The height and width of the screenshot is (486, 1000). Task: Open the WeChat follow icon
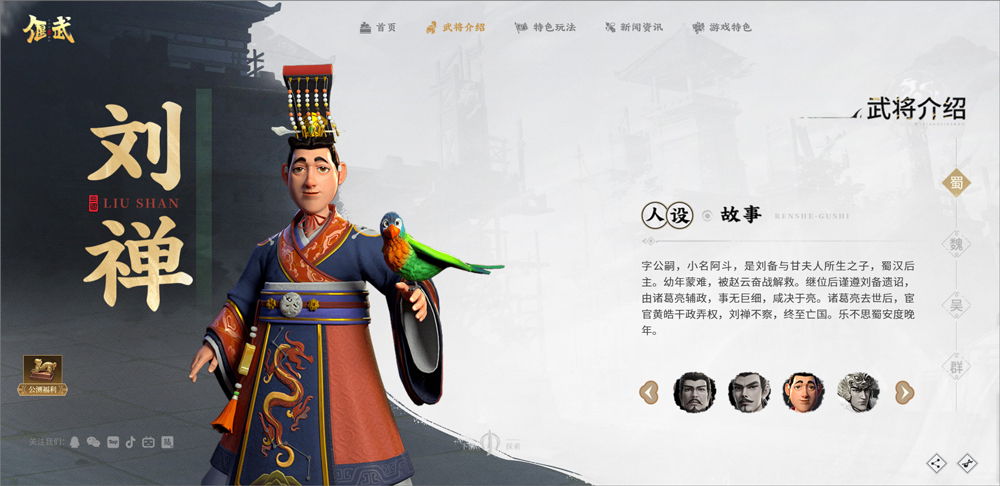tap(93, 441)
